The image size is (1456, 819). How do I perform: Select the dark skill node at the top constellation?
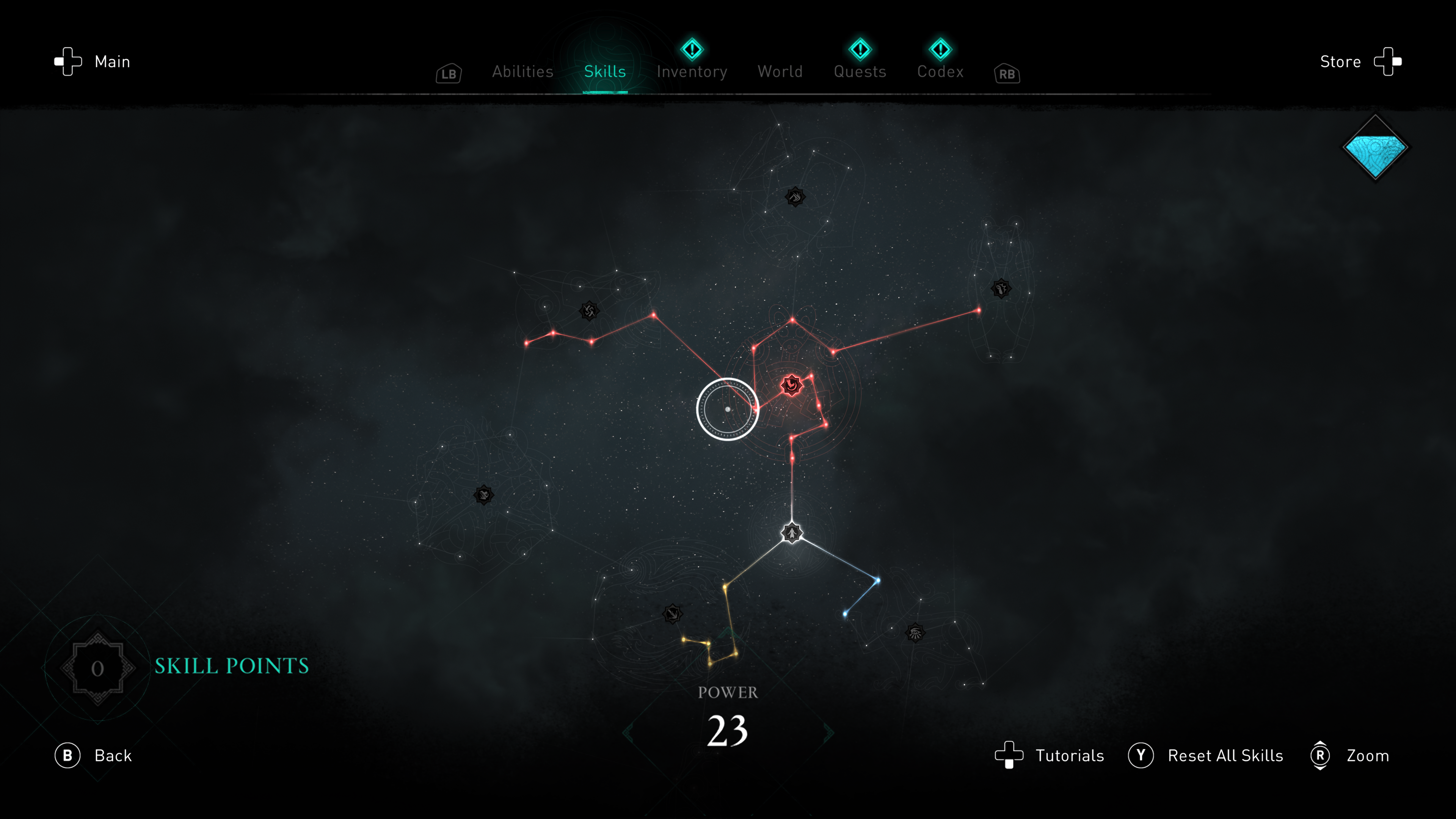(795, 197)
